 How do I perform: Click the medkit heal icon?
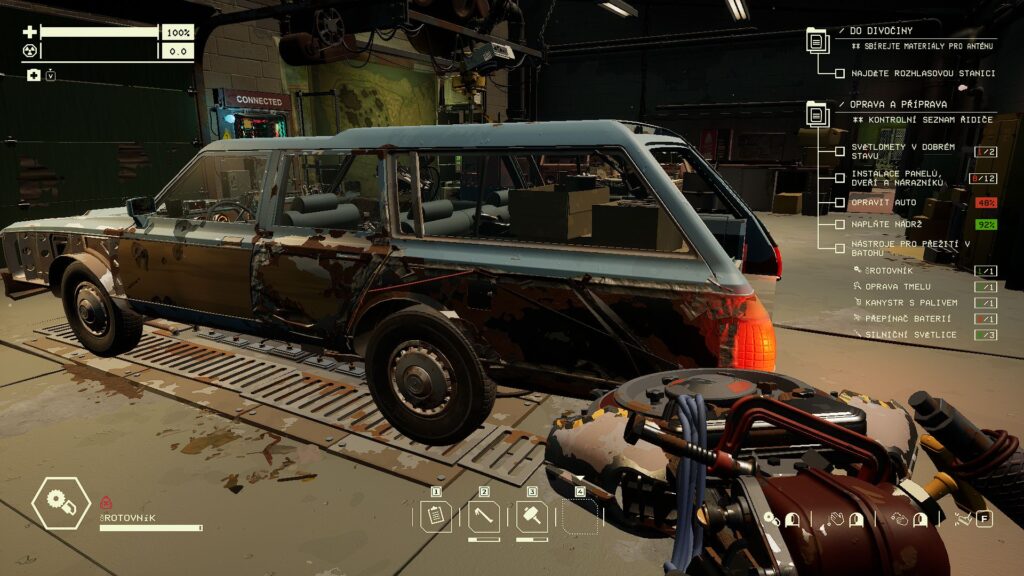click(x=33, y=75)
